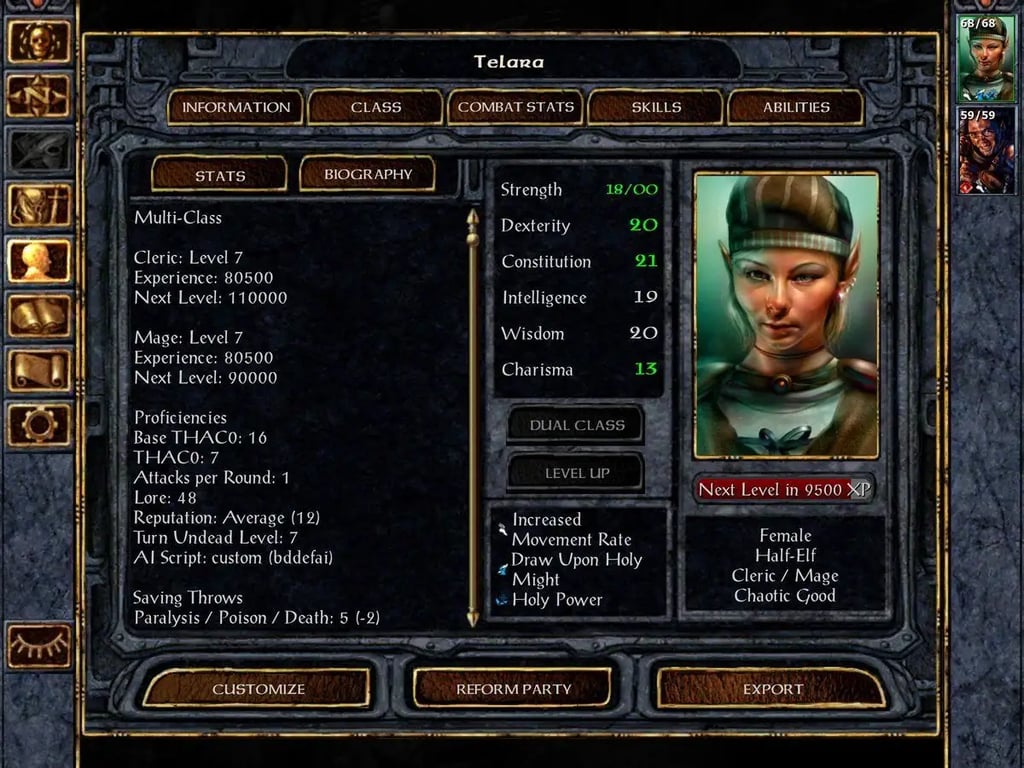Viewport: 1024px width, 768px height.
Task: Click the greyed-out Dual Class button
Action: (x=576, y=425)
